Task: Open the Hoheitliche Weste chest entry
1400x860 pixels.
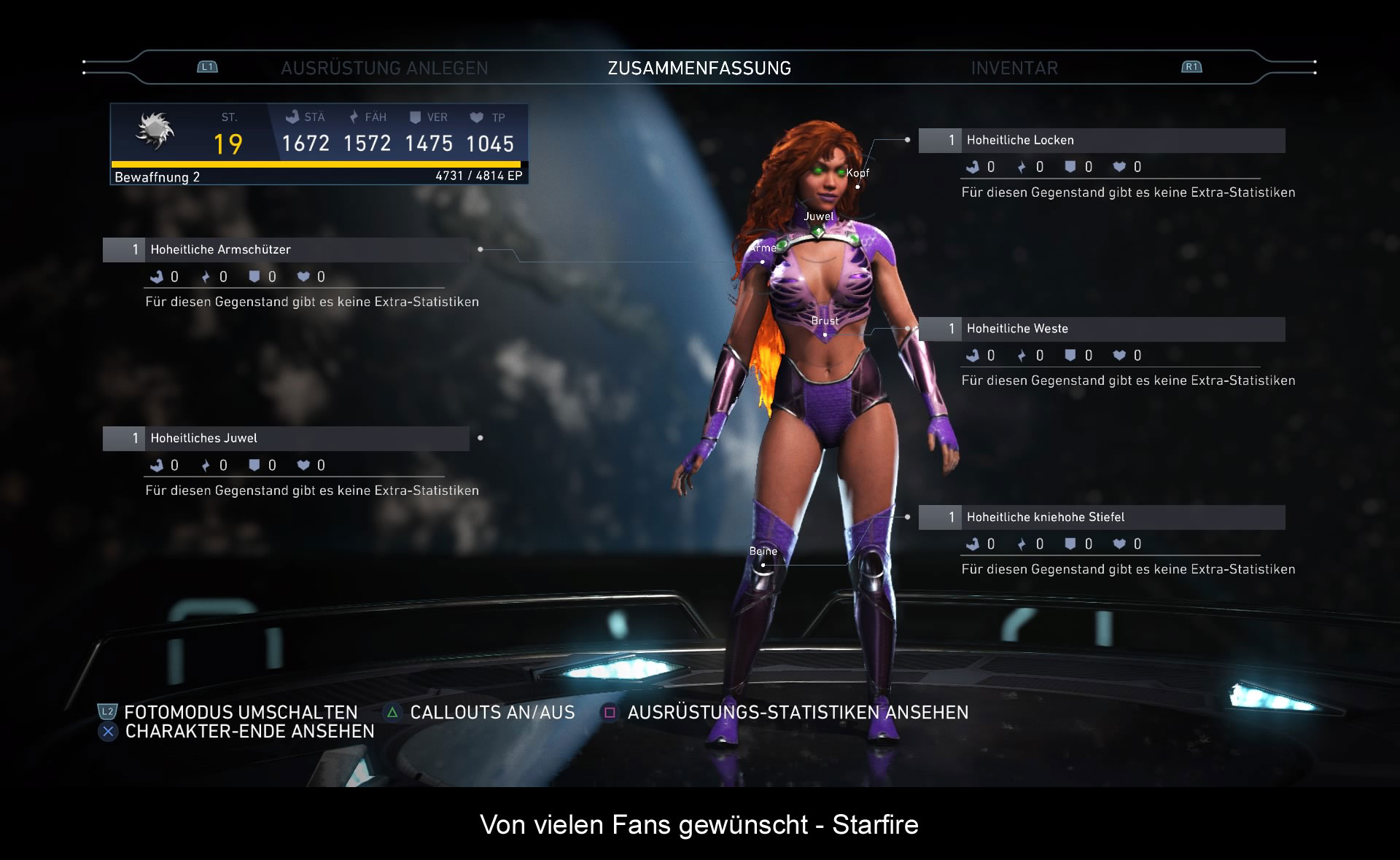Action: [x=1101, y=329]
